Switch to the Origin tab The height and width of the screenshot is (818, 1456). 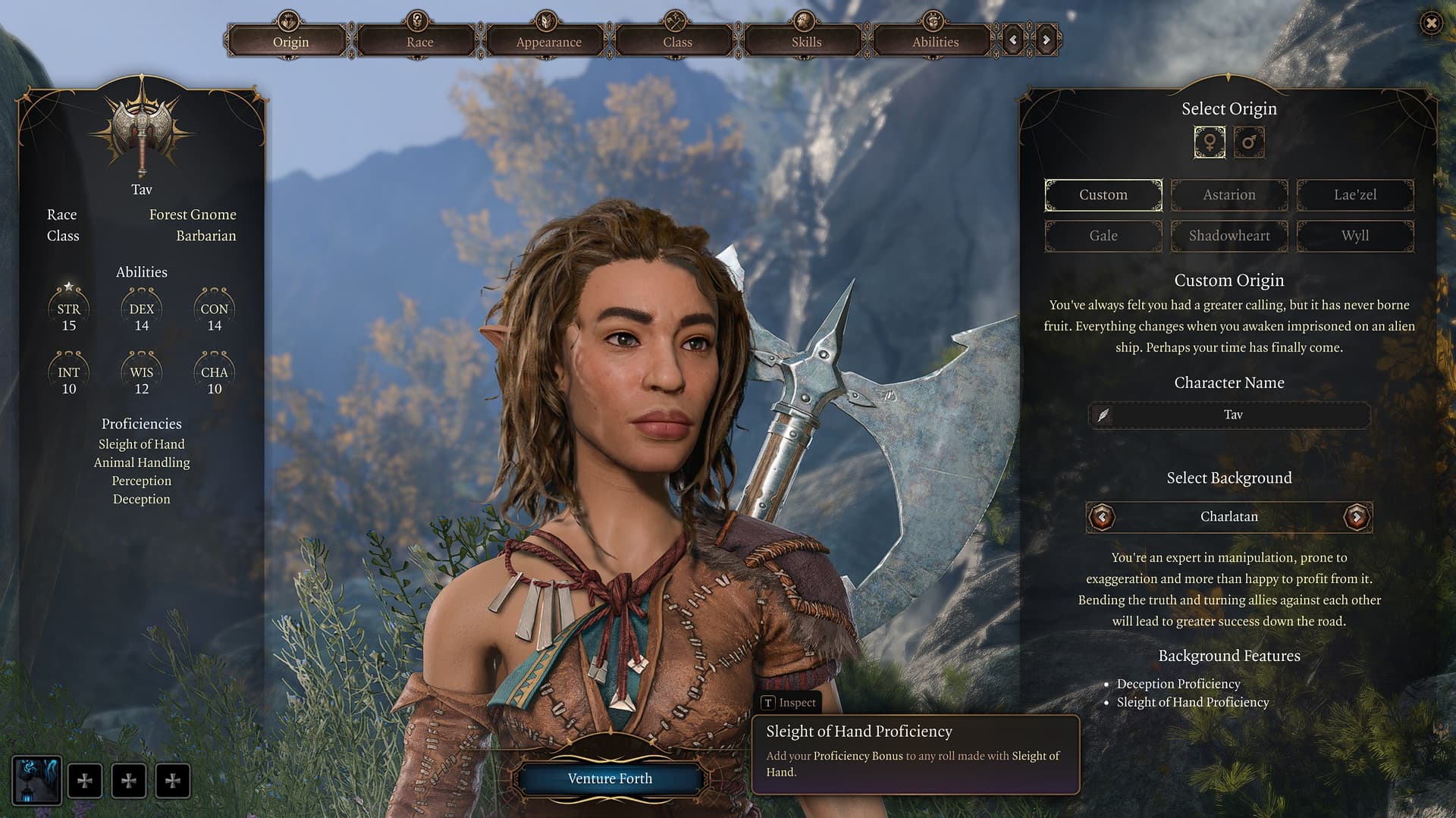tap(290, 42)
